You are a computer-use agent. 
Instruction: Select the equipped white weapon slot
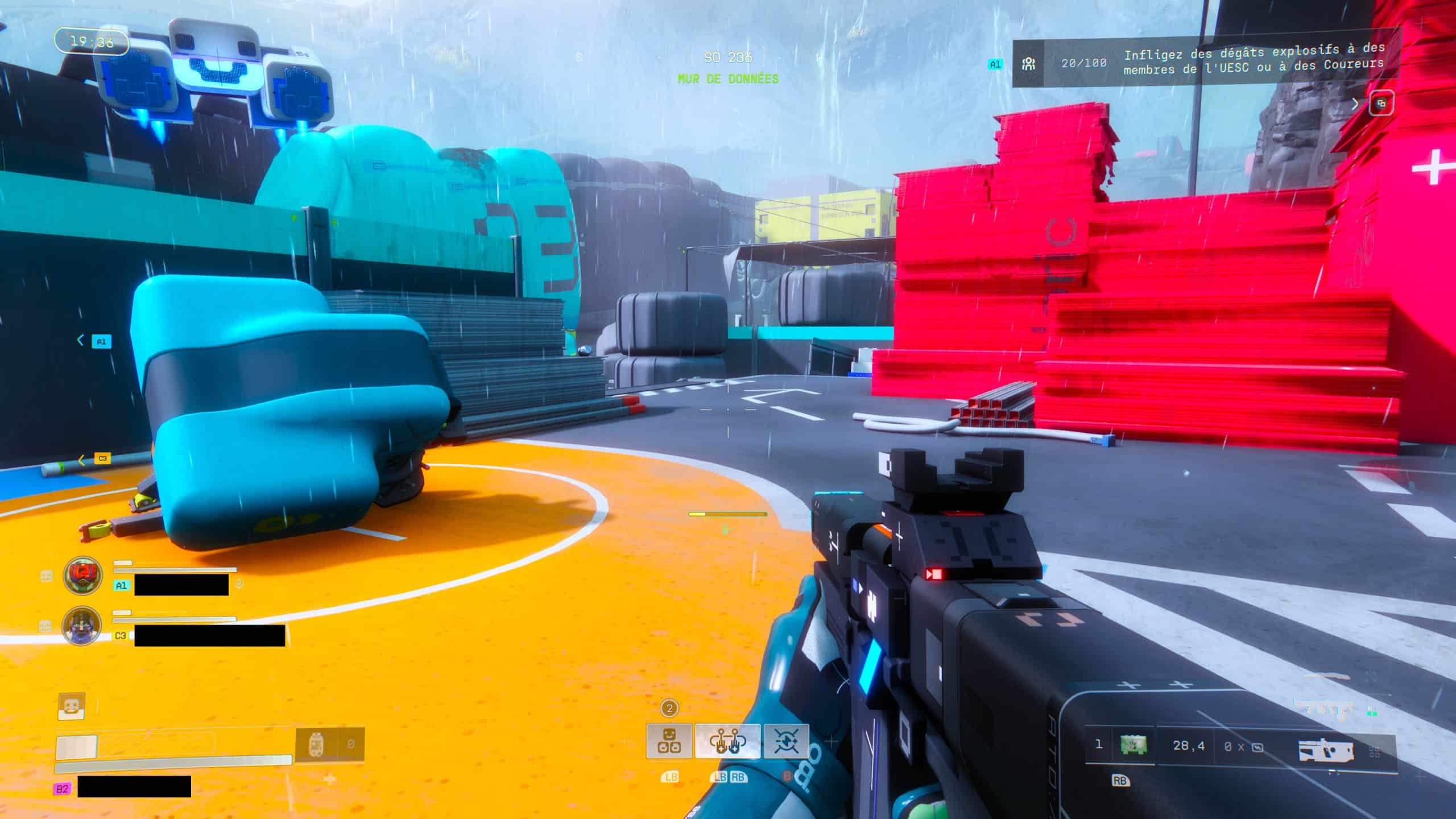coord(1325,751)
